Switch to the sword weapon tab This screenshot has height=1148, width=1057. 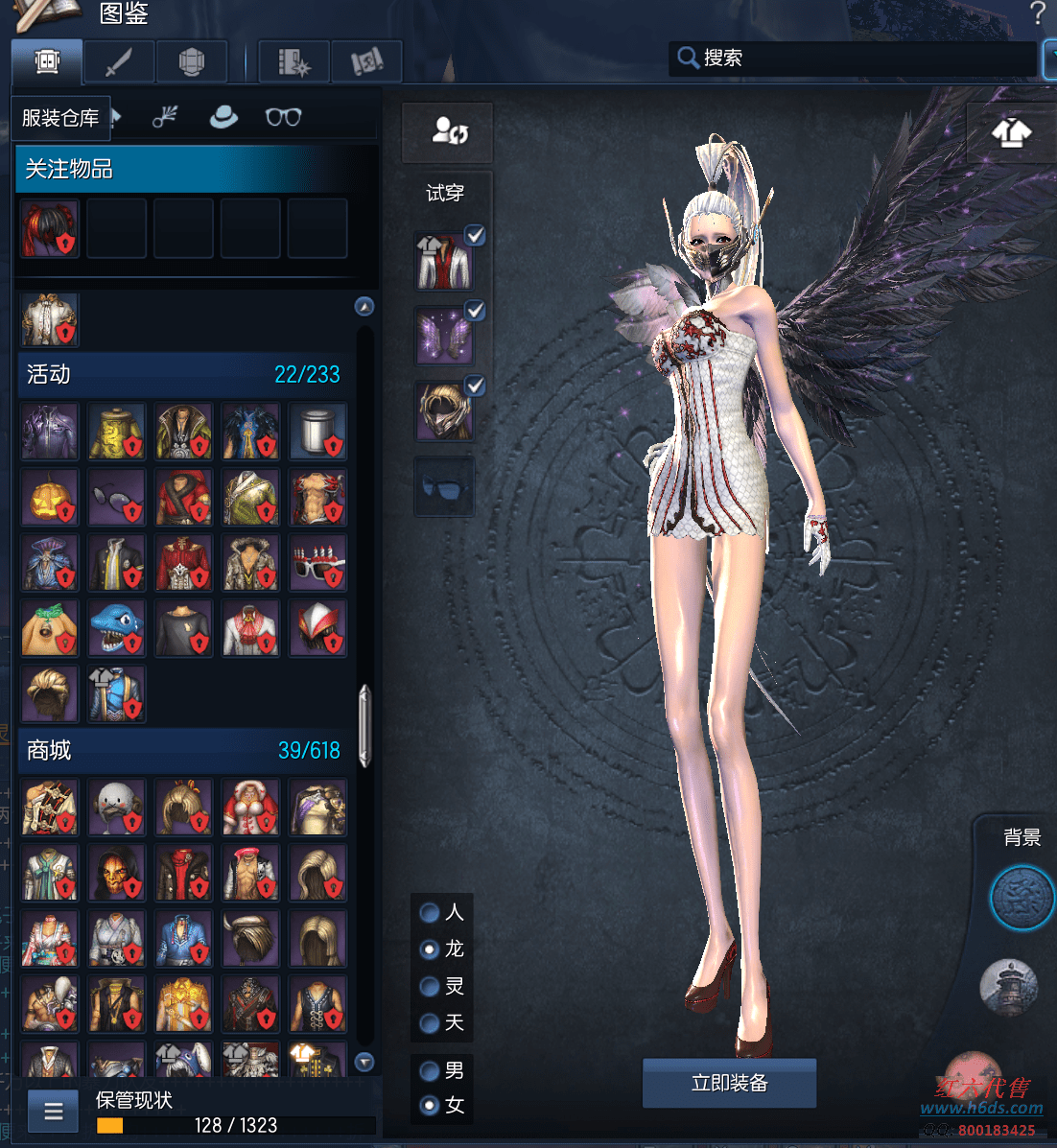119,62
